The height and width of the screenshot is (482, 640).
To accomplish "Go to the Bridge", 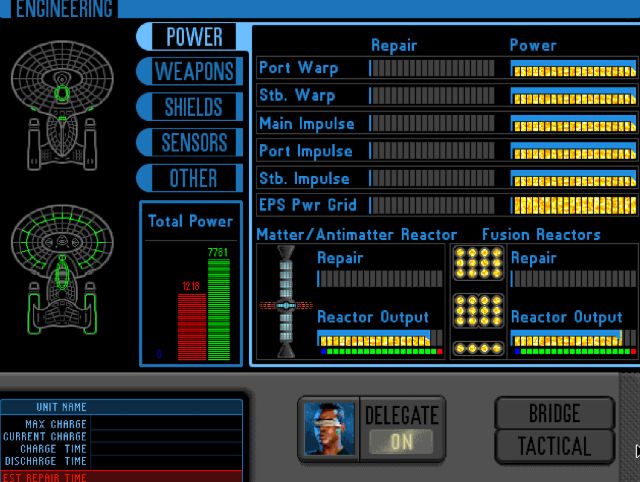I will pyautogui.click(x=554, y=412).
